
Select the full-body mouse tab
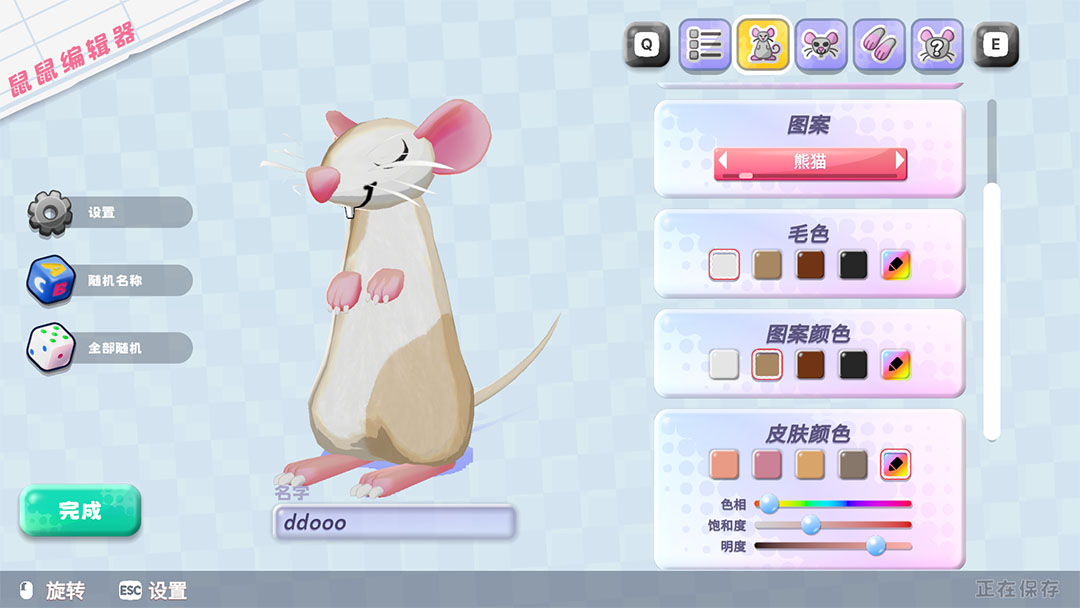point(763,45)
